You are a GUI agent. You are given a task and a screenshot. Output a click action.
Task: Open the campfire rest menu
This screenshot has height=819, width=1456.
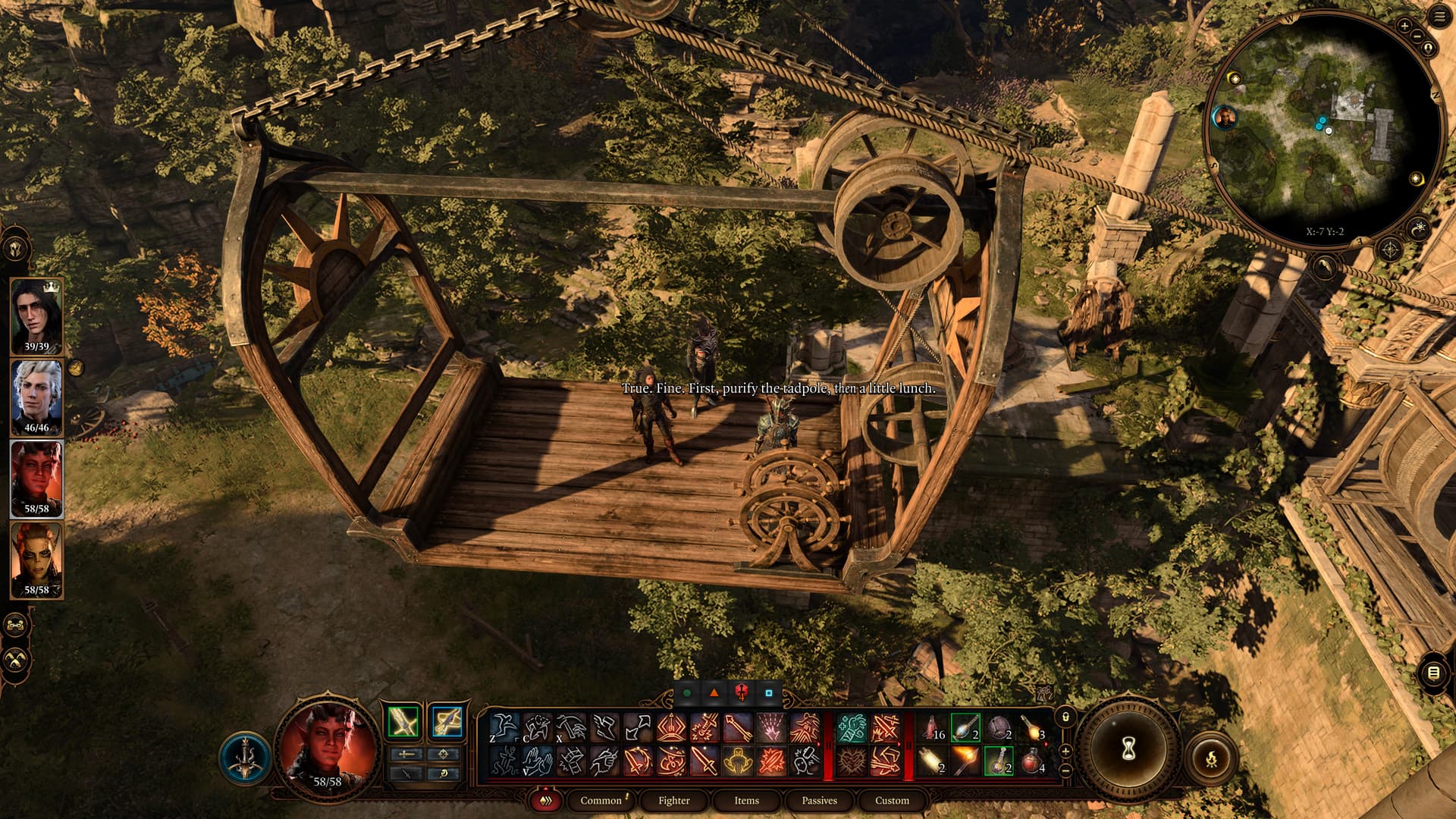(1210, 757)
